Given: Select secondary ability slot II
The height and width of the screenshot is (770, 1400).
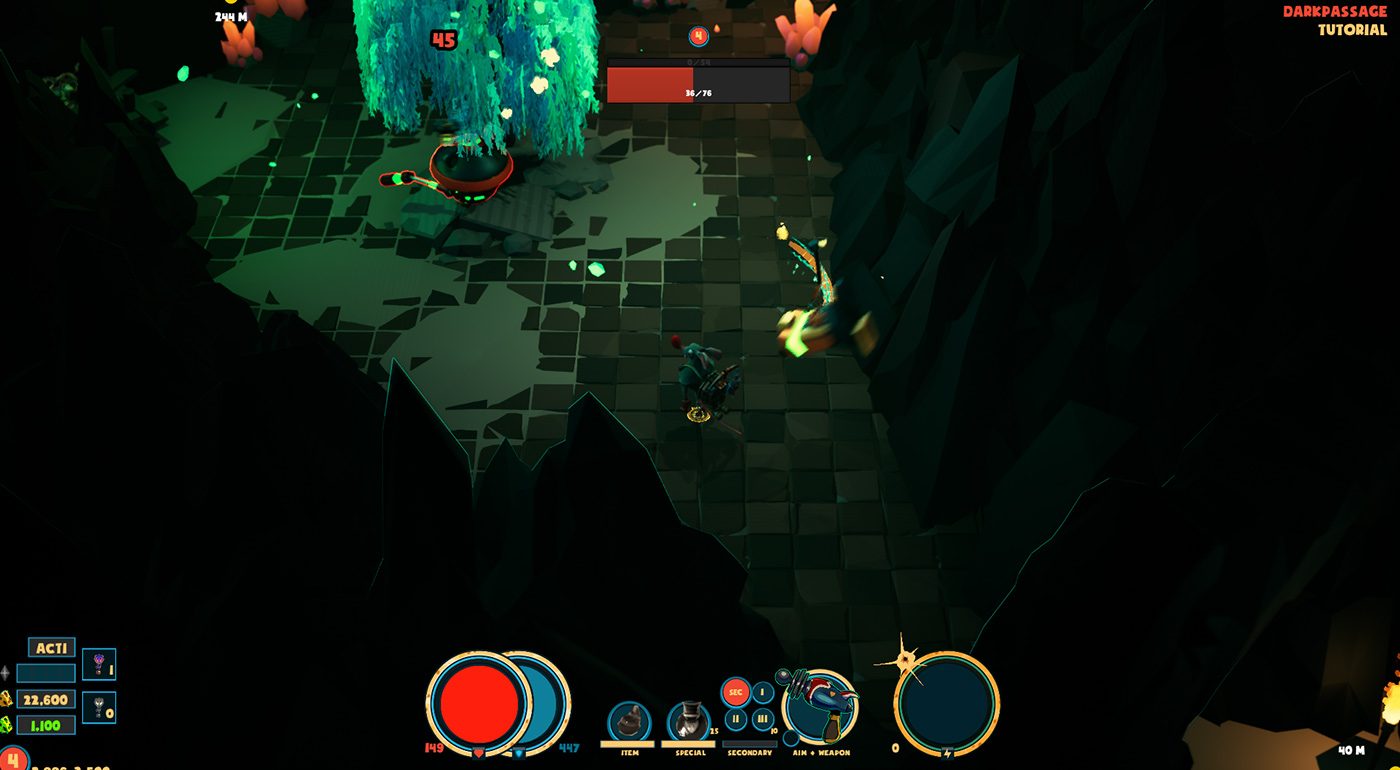Looking at the screenshot, I should pyautogui.click(x=736, y=719).
